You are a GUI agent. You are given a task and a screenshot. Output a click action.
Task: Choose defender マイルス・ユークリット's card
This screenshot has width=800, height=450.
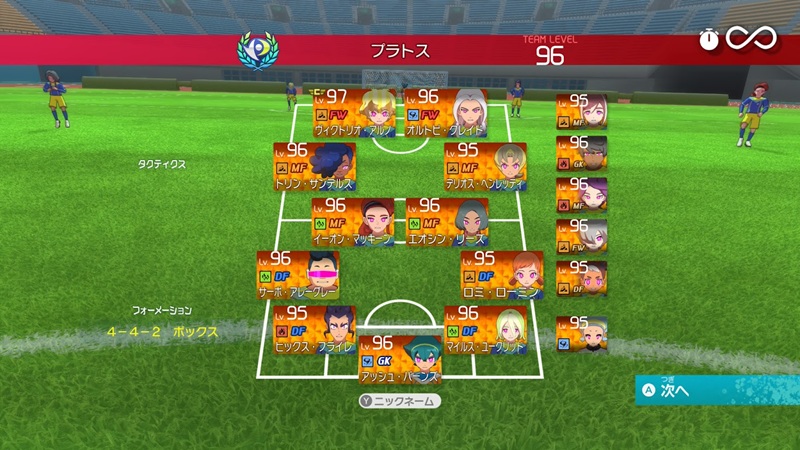click(x=485, y=329)
